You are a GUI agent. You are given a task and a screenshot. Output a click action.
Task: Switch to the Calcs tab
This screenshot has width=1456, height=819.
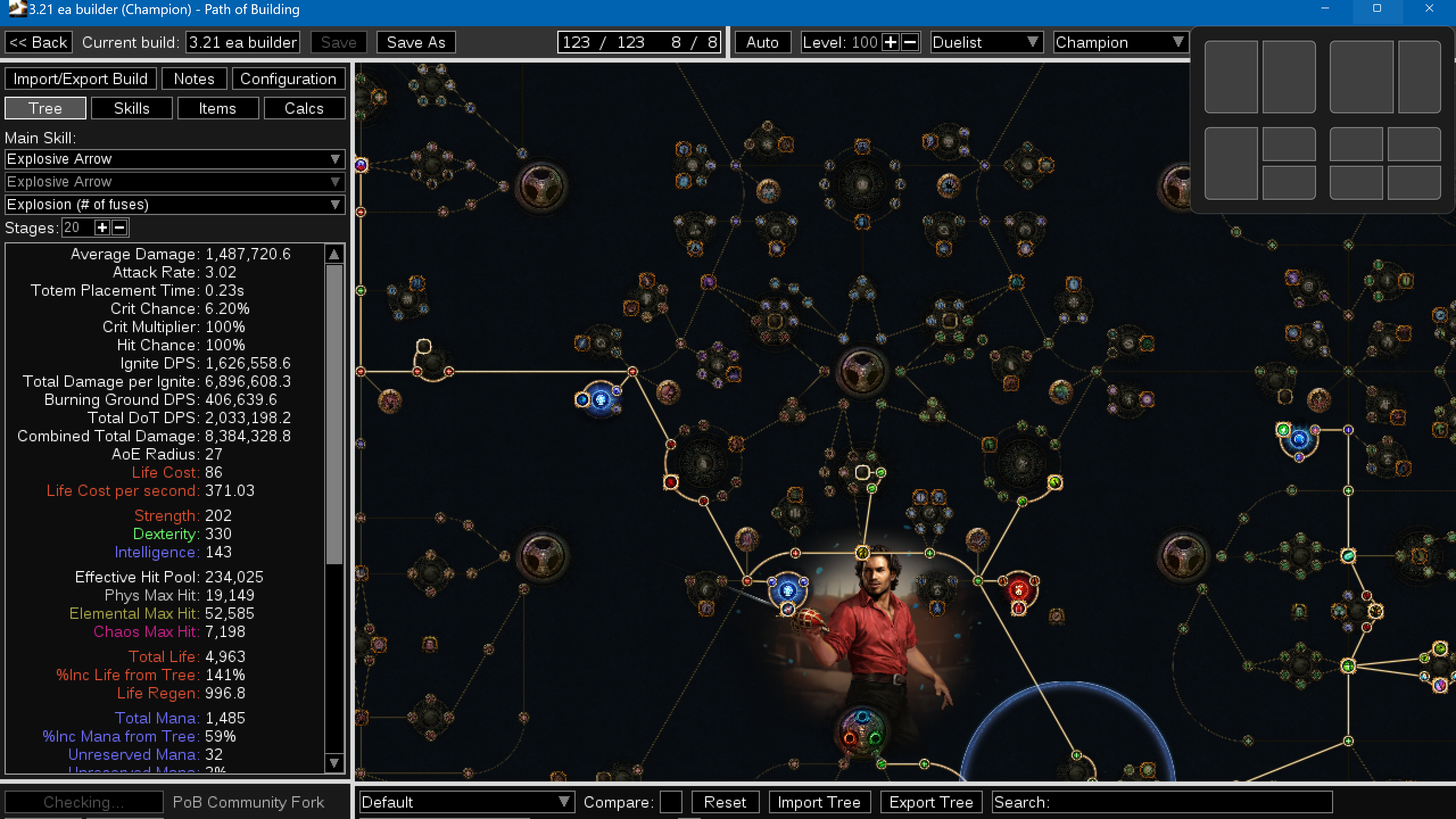click(x=304, y=108)
